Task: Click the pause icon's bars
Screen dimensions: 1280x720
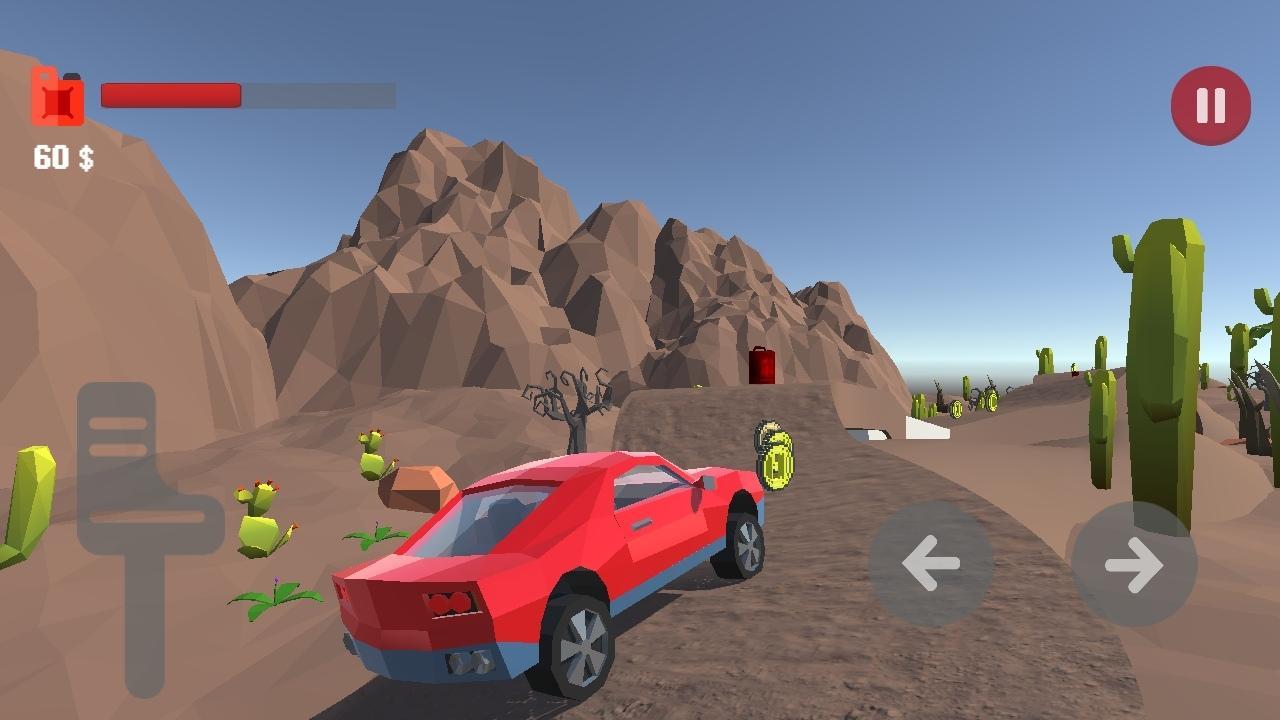Action: pos(1210,104)
